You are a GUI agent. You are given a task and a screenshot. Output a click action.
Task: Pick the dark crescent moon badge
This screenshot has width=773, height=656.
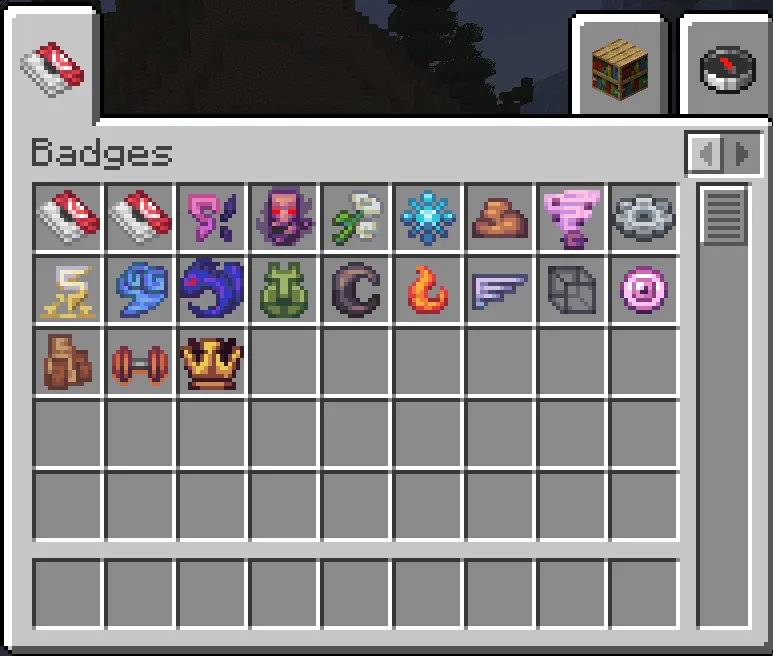(x=356, y=290)
